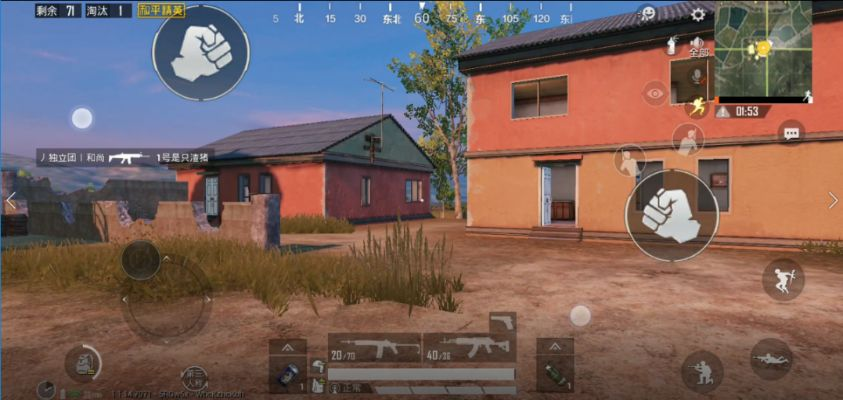Screen dimensions: 843x400
Task: Open the emote smiley menu
Action: 648,13
